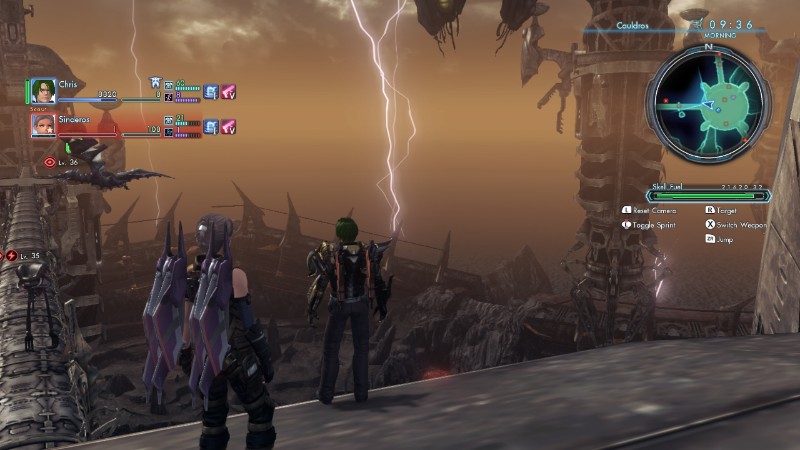Select Sinceros's party portrait
The width and height of the screenshot is (800, 450).
(x=43, y=125)
